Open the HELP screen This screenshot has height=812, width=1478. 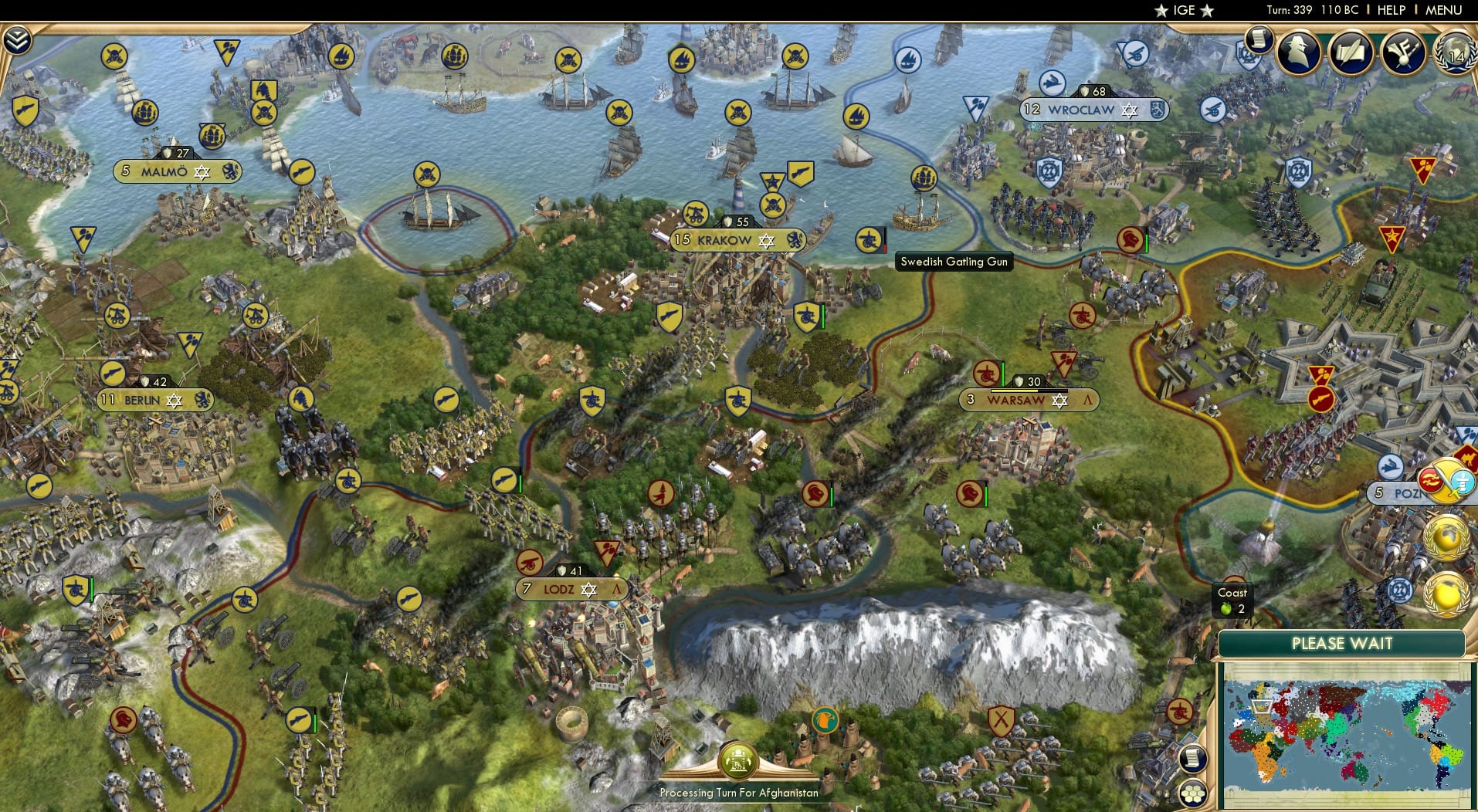click(x=1390, y=11)
